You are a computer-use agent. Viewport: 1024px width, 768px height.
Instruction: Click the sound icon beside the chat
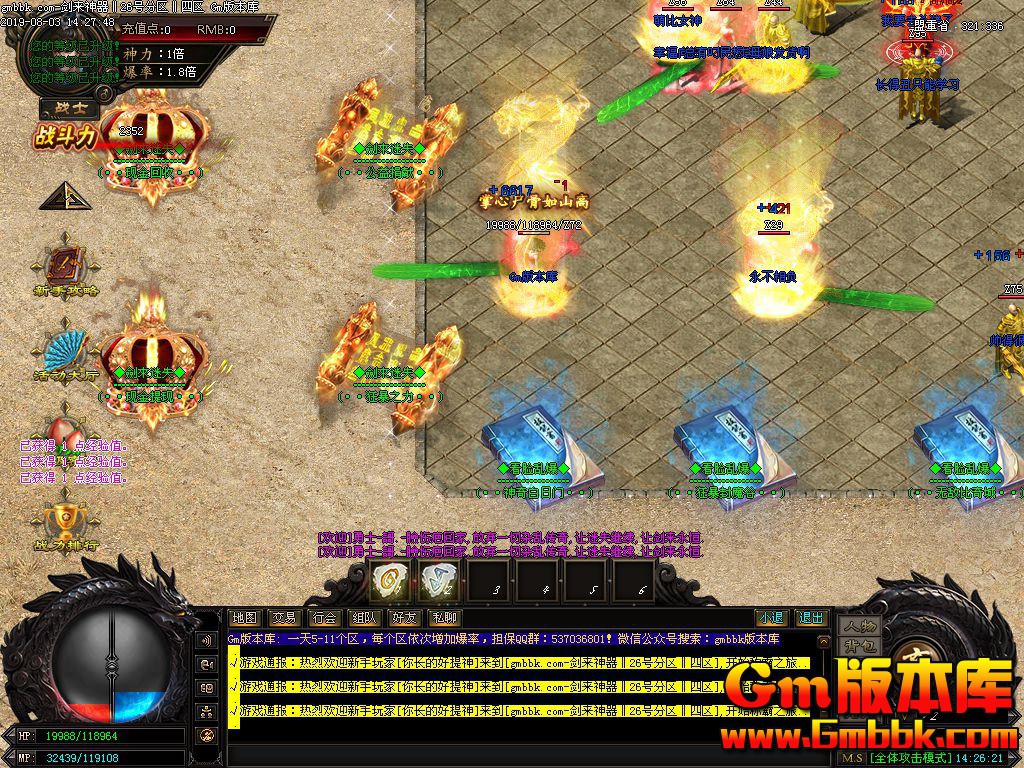[x=207, y=640]
